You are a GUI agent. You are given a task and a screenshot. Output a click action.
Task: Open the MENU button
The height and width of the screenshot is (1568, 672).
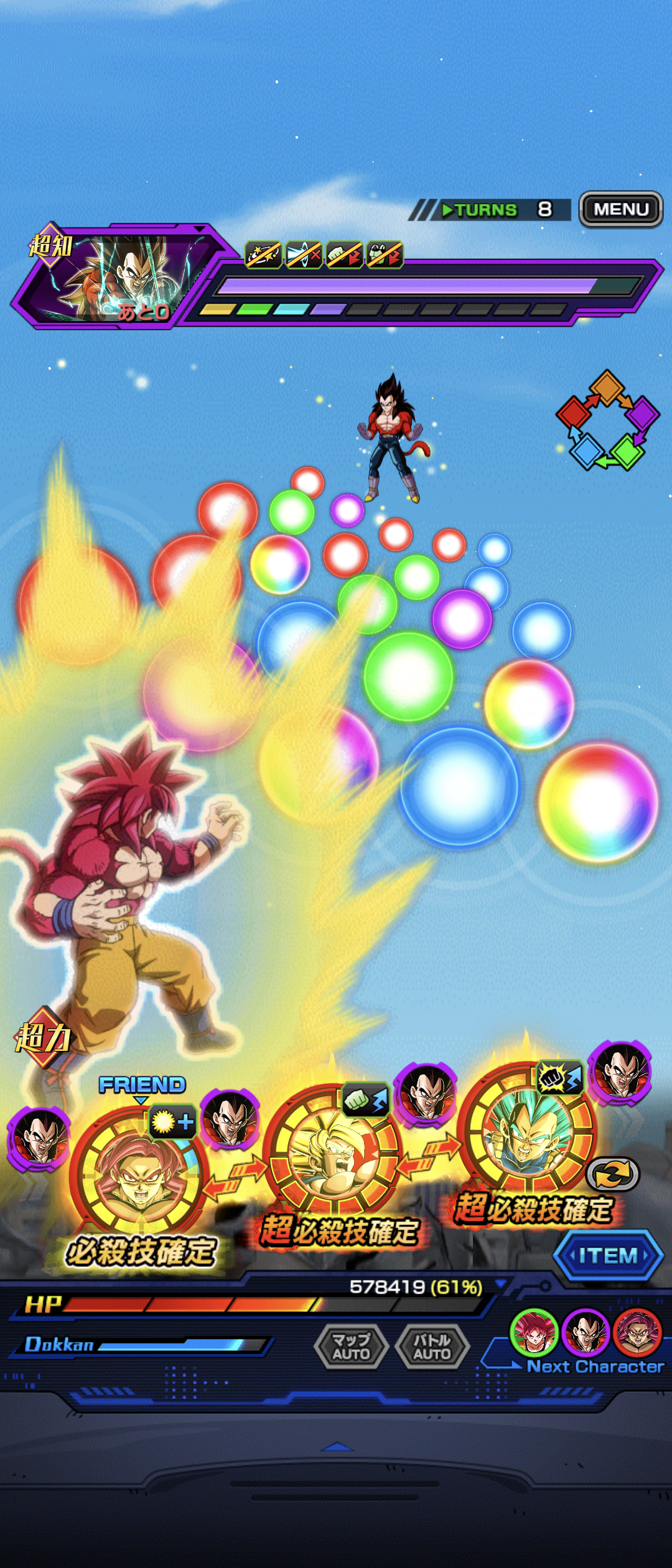pos(620,209)
